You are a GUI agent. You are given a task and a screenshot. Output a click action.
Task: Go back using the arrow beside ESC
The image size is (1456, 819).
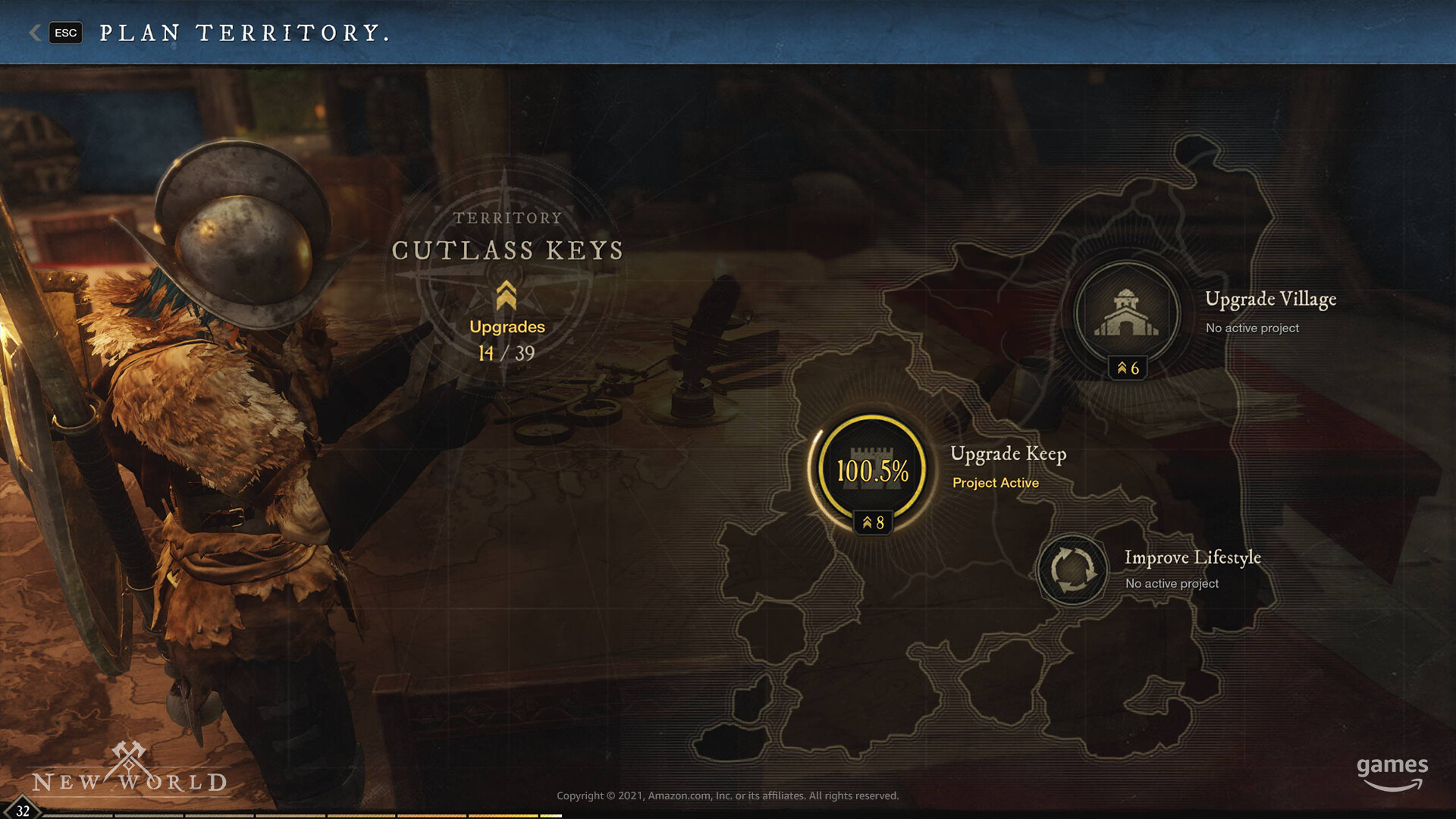pyautogui.click(x=35, y=33)
